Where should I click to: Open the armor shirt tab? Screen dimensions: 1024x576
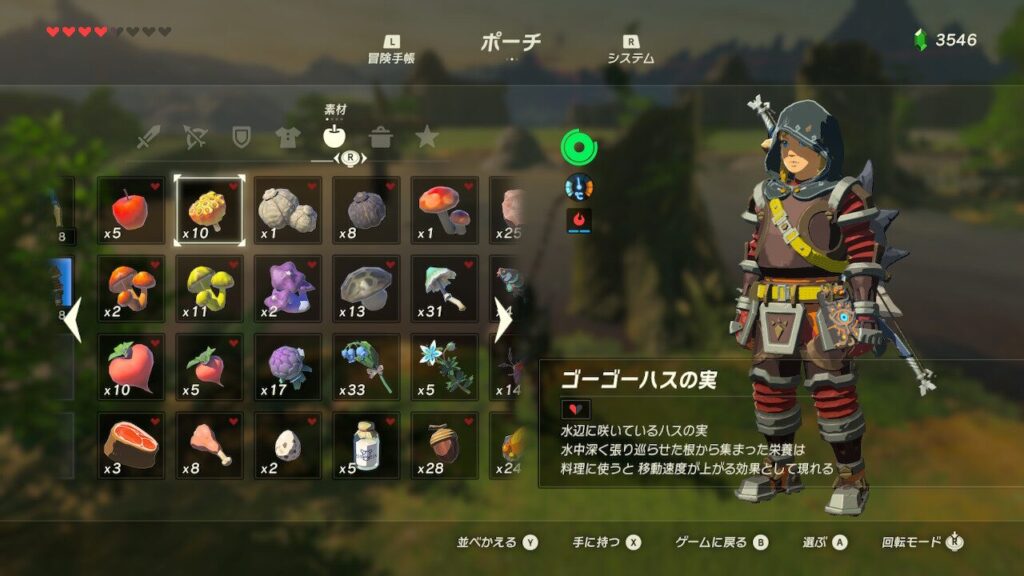(x=287, y=138)
